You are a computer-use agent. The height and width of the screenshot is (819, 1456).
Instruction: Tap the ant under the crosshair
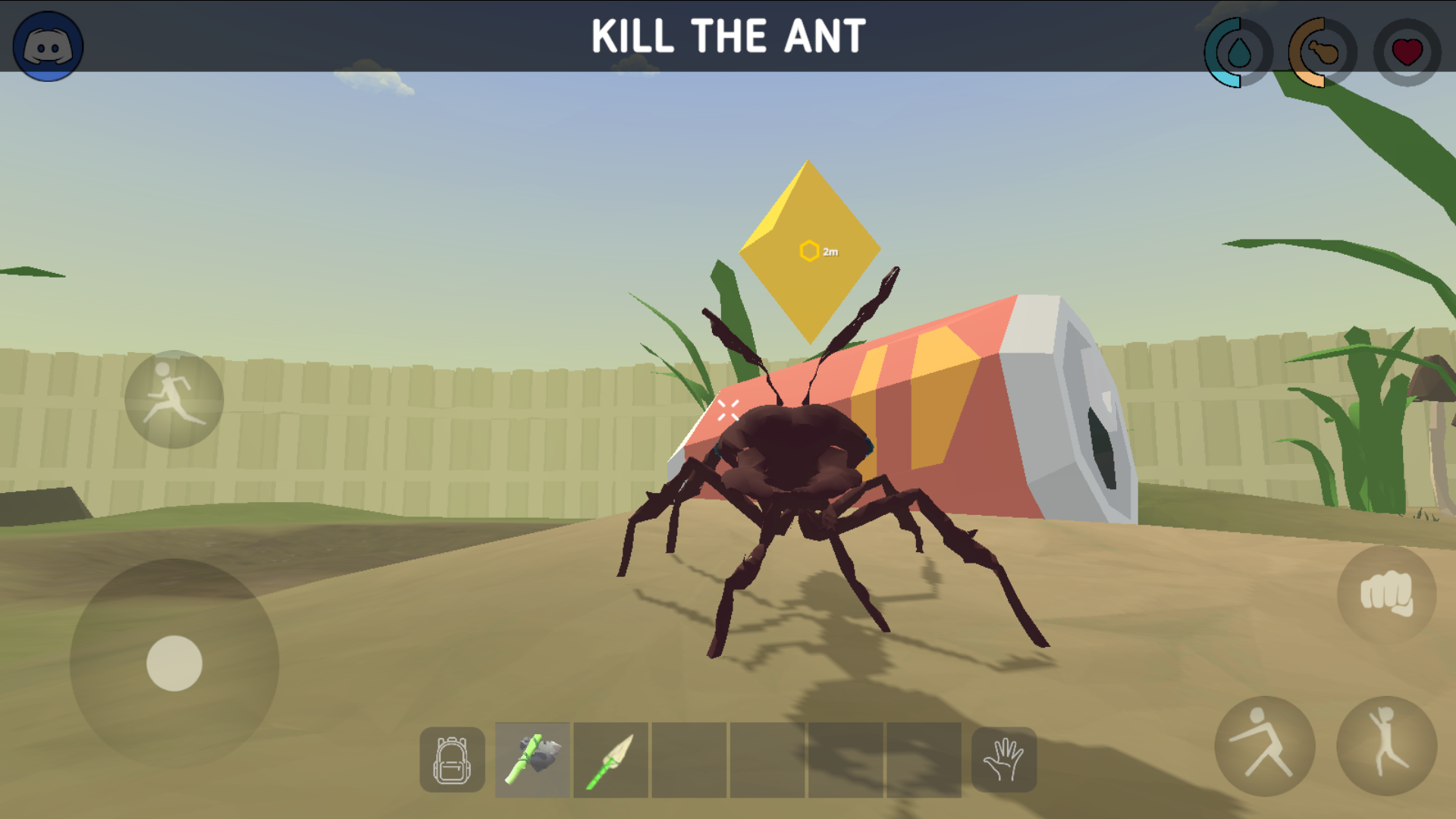coord(796,470)
